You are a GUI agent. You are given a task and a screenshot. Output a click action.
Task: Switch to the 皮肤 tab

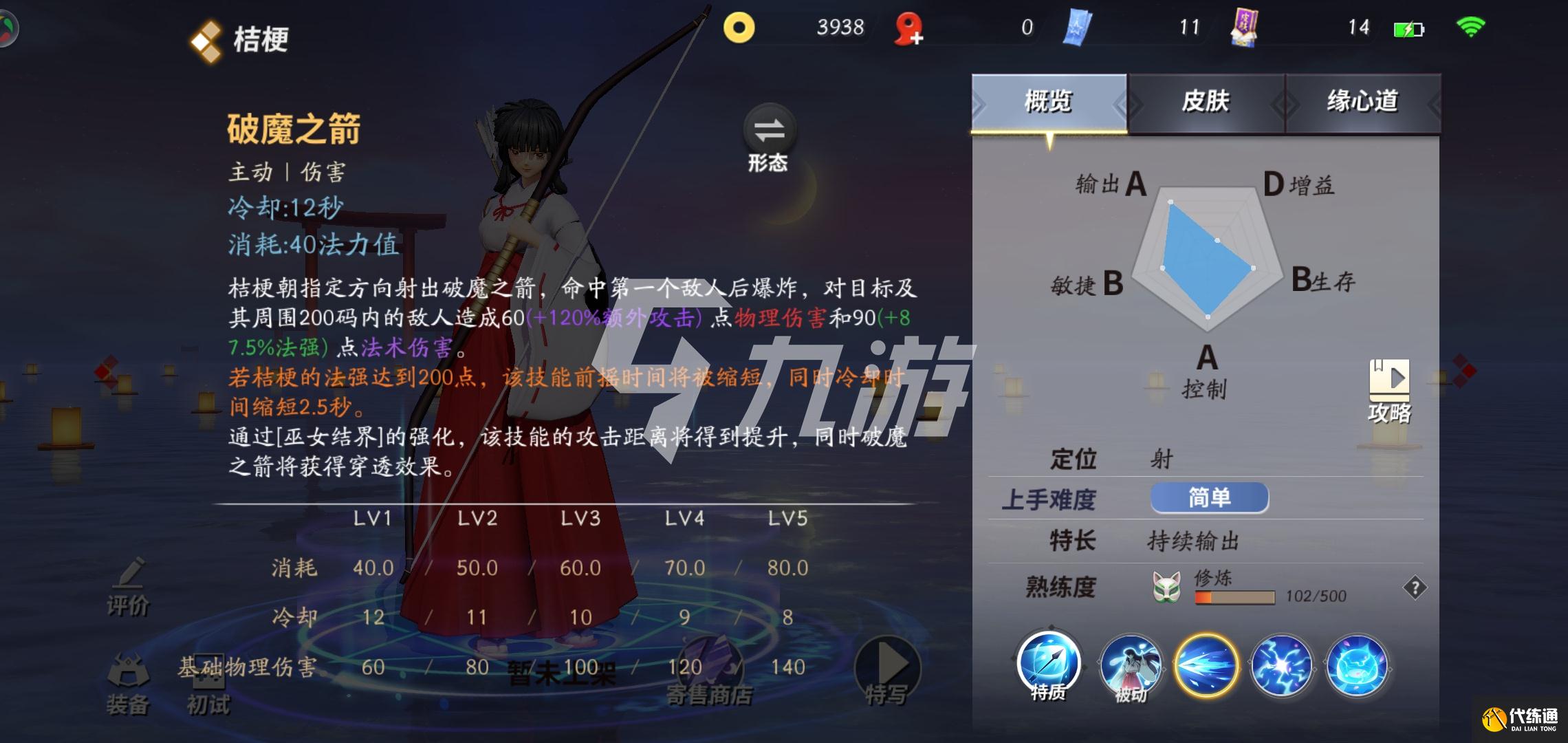coord(1206,102)
